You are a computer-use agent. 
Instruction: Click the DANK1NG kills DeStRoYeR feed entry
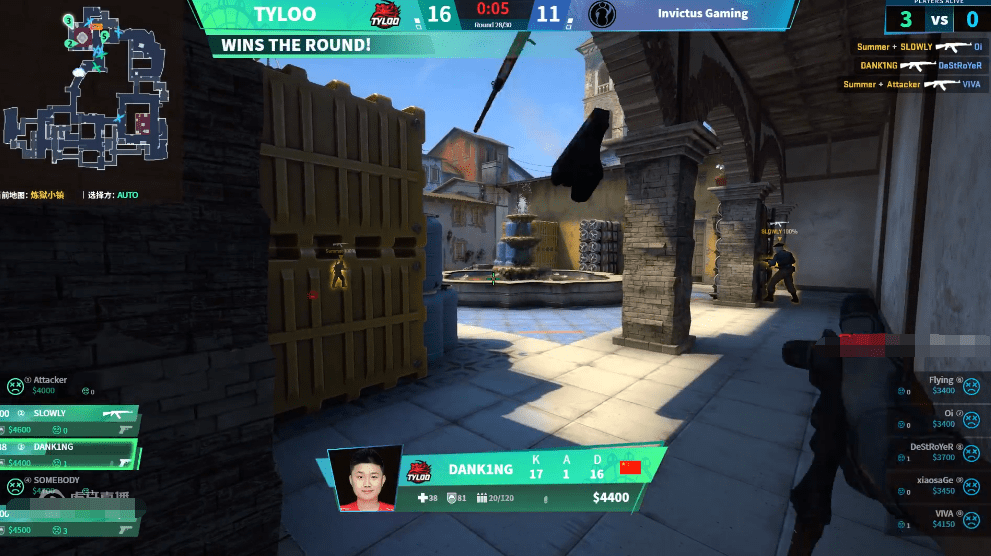pyautogui.click(x=914, y=65)
